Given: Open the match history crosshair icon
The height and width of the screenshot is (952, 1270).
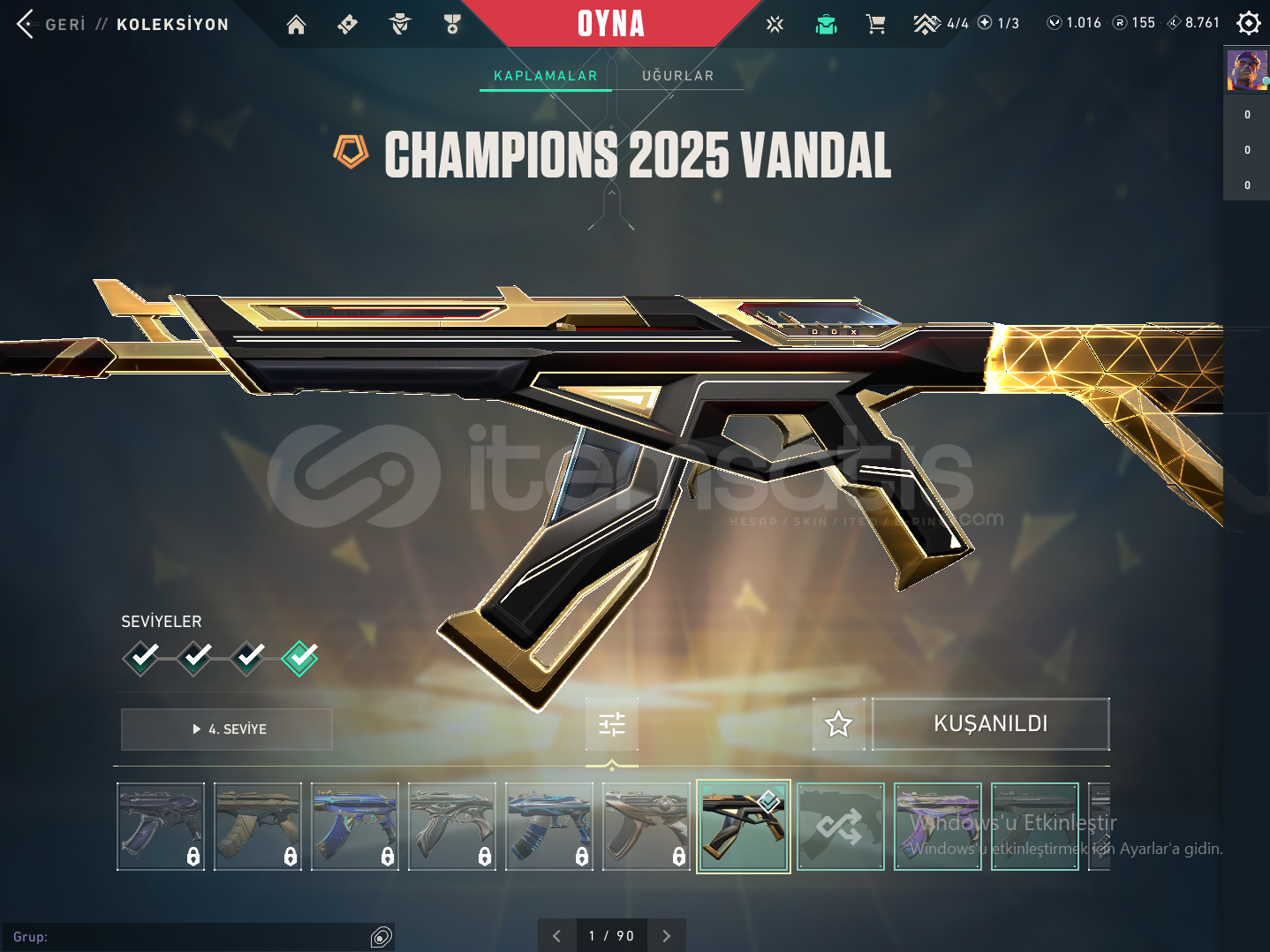Looking at the screenshot, I should coord(775,24).
